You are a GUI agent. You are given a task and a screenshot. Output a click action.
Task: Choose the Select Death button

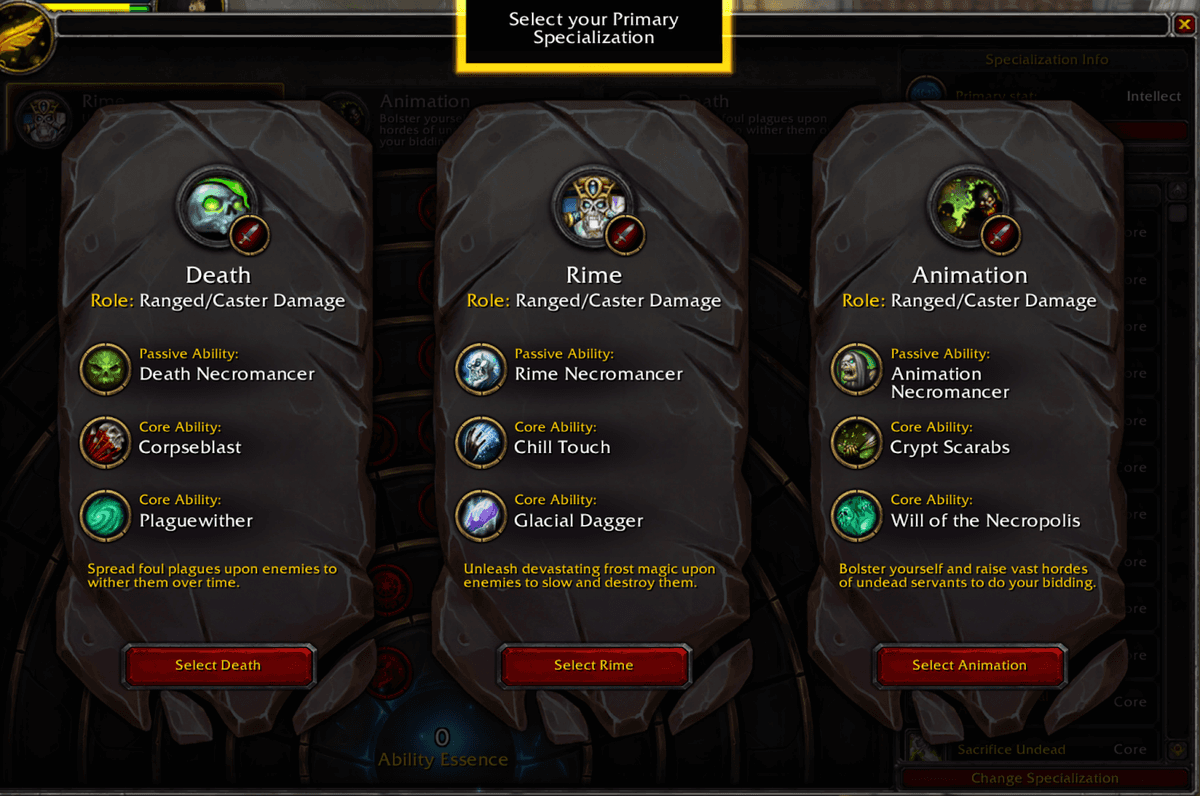pyautogui.click(x=218, y=666)
